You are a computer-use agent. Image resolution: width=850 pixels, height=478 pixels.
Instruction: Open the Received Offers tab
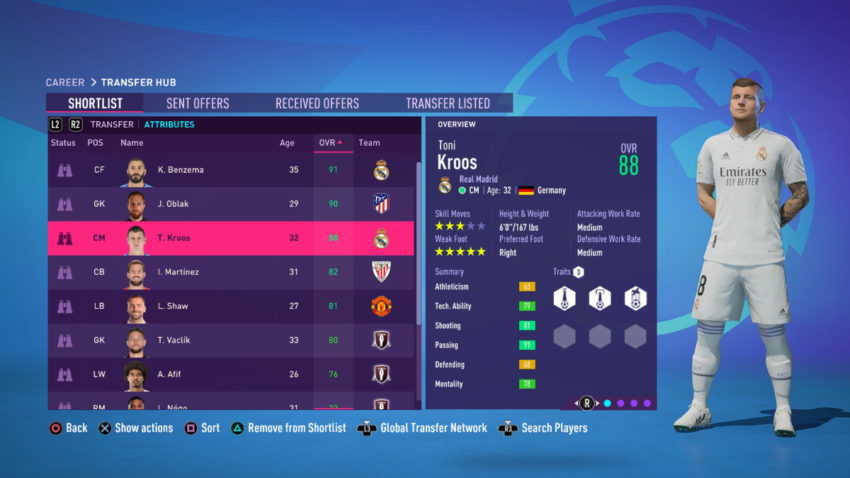317,103
